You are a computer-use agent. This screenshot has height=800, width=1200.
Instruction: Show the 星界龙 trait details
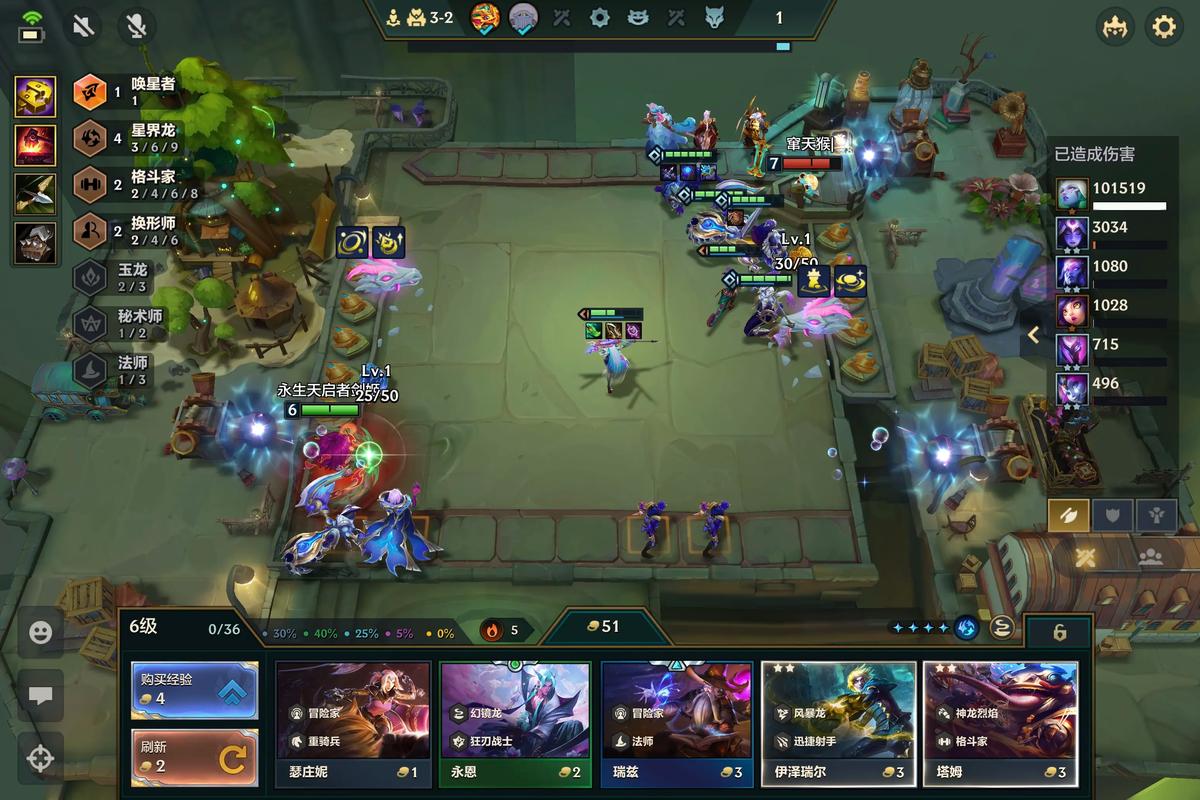(x=125, y=138)
